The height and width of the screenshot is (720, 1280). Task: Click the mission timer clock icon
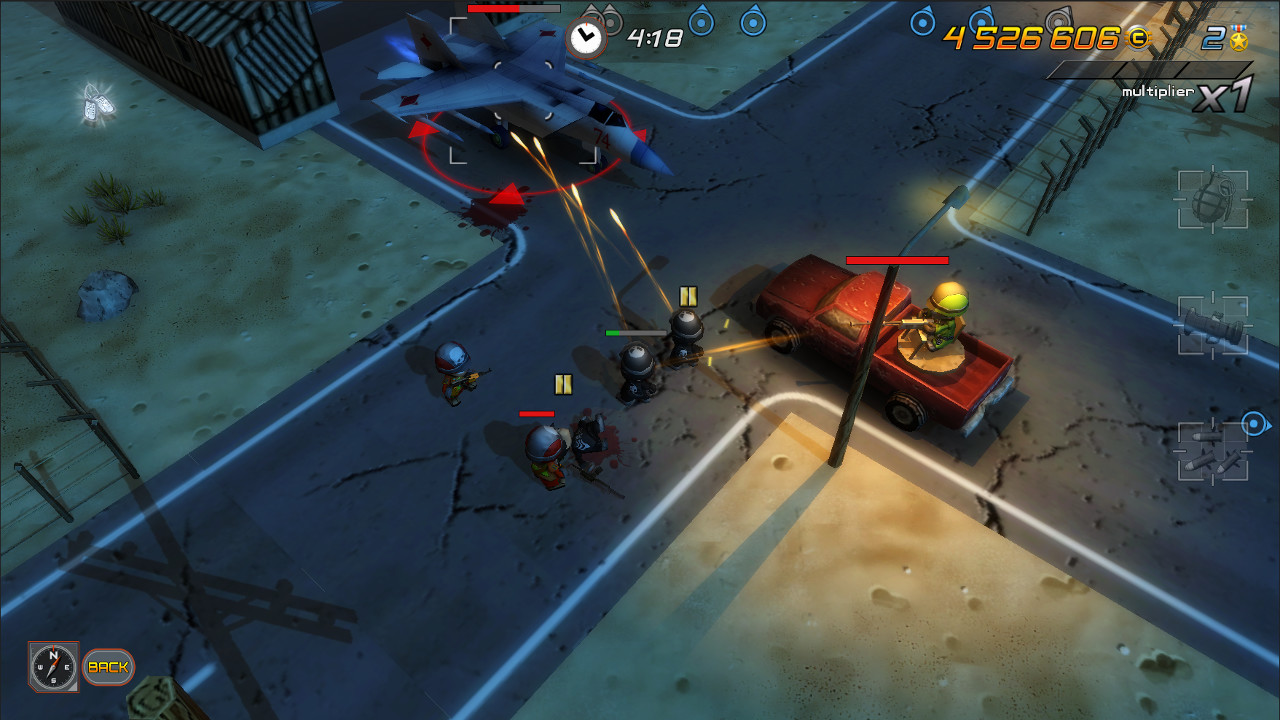587,37
